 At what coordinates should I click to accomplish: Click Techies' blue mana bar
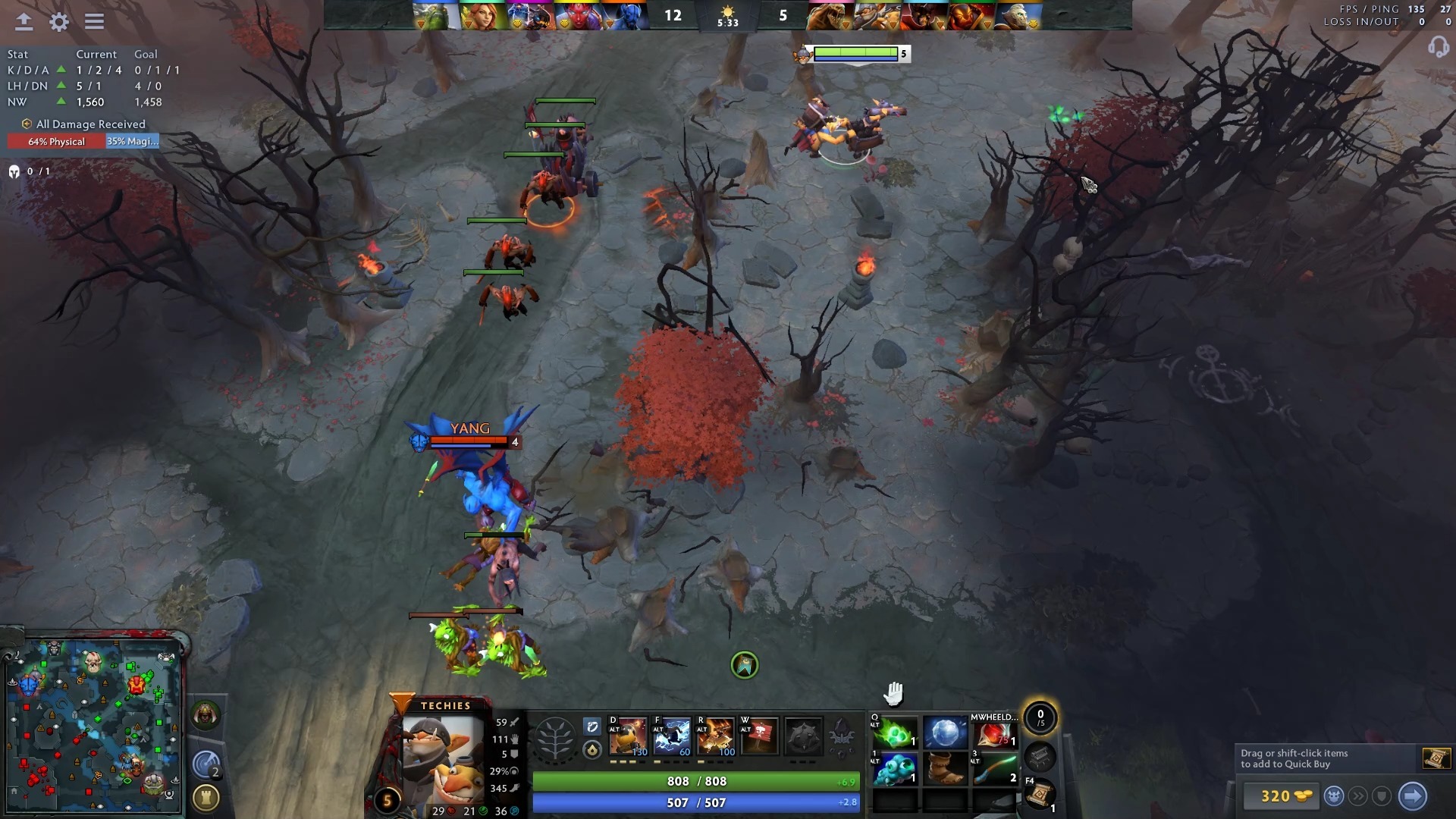[x=694, y=801]
